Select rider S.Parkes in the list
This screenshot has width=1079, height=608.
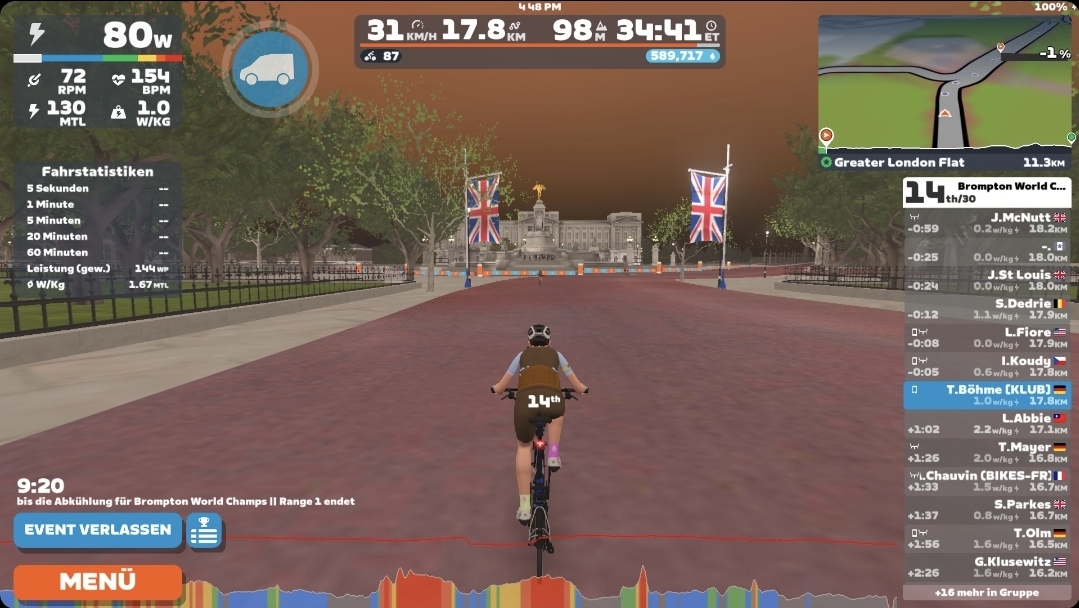(x=986, y=510)
